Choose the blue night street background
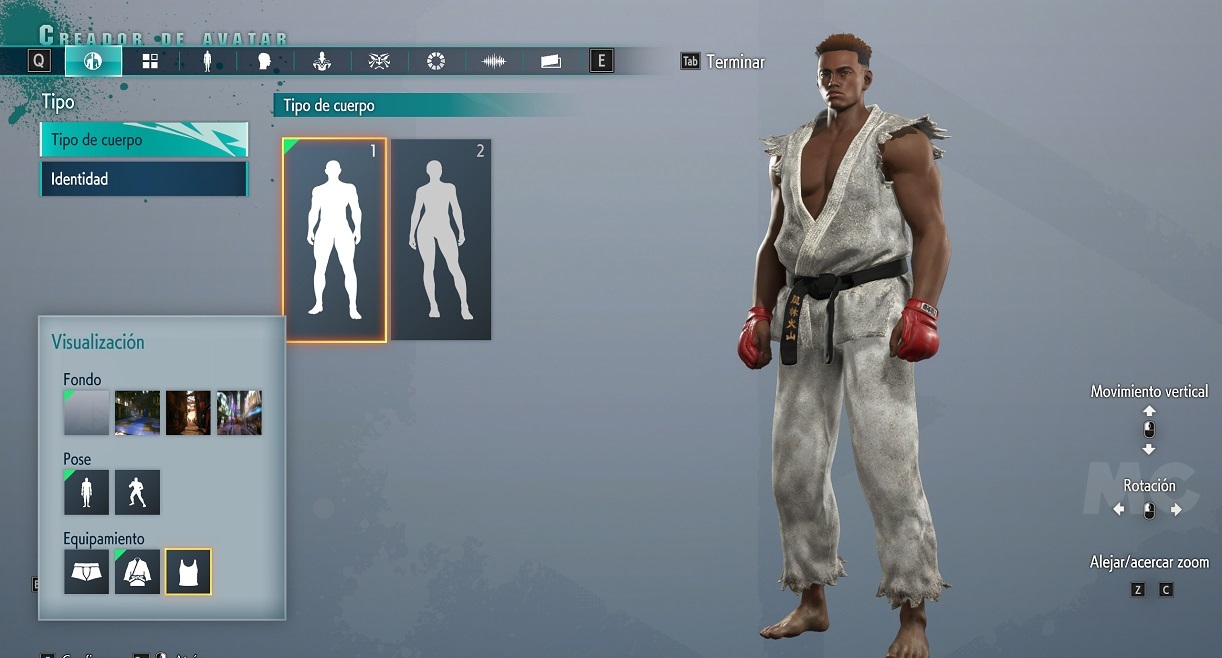 [137, 412]
